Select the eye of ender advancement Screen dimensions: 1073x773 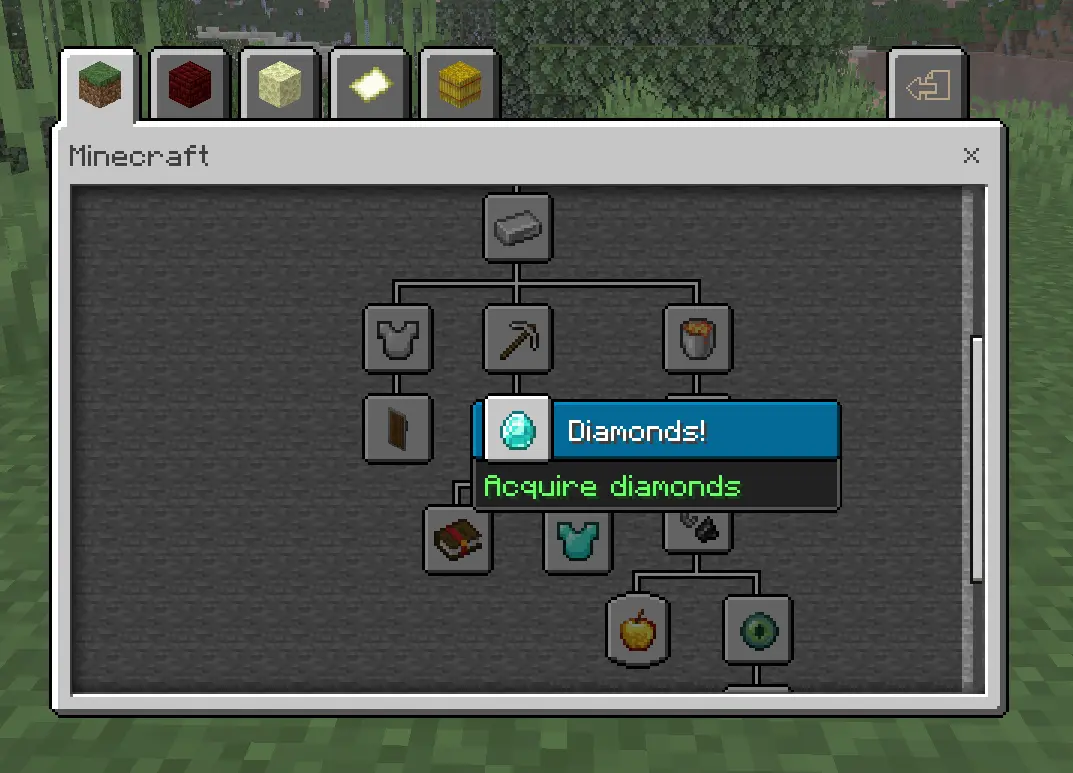point(758,630)
